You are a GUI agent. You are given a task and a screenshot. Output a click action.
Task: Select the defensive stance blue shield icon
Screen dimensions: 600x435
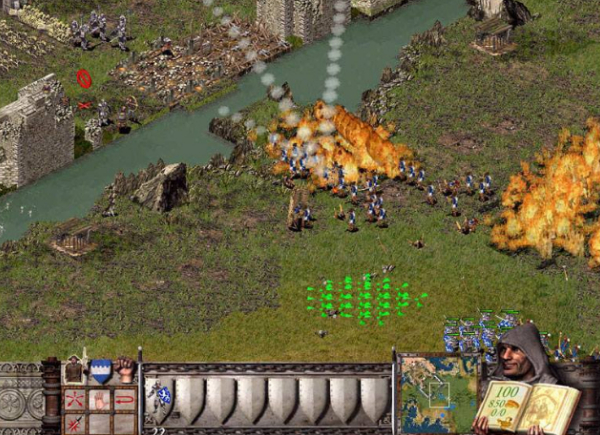pyautogui.click(x=100, y=370)
